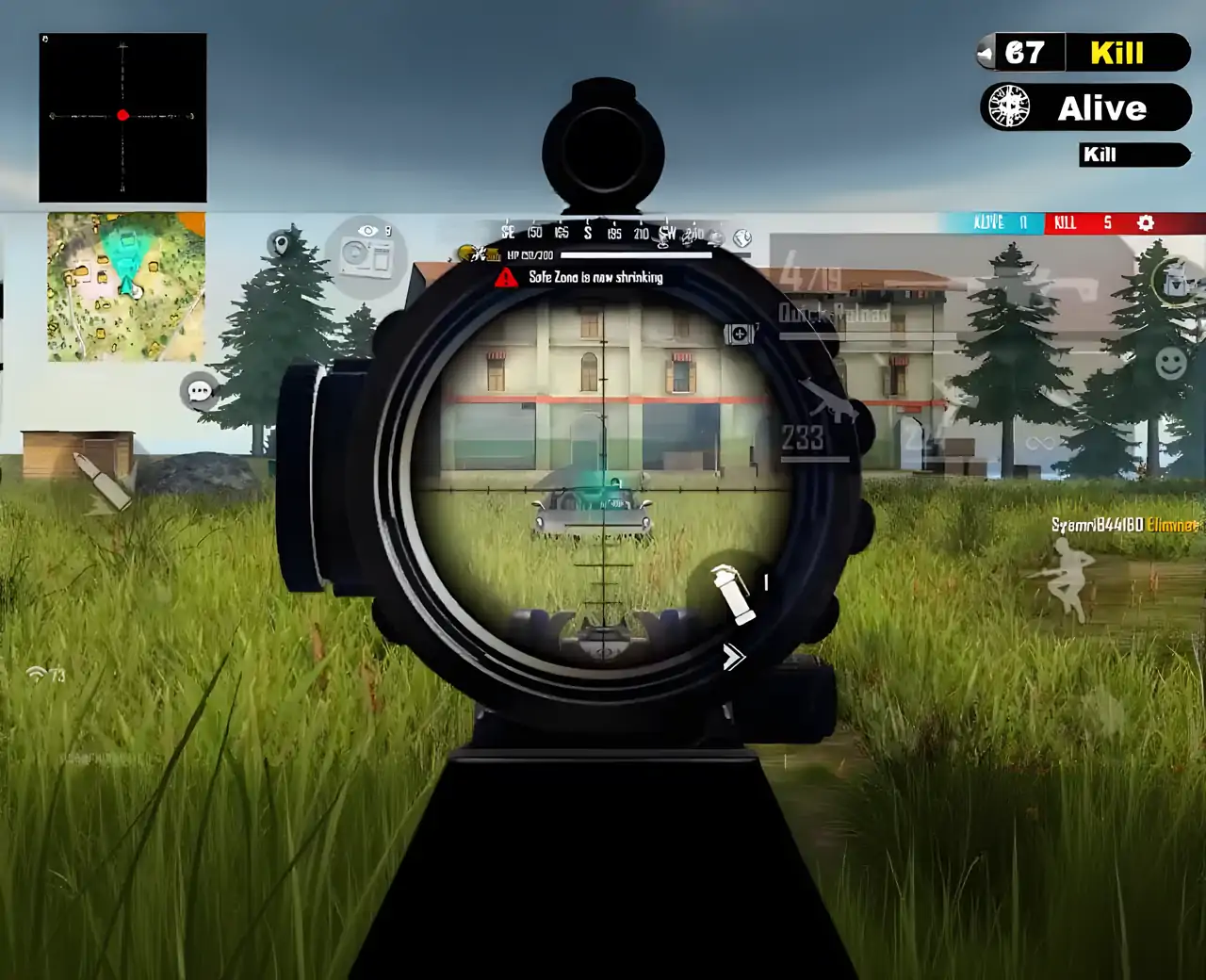Viewport: 1206px width, 980px height.
Task: Tap the smiley emote icon on the right edge
Action: 1173,361
